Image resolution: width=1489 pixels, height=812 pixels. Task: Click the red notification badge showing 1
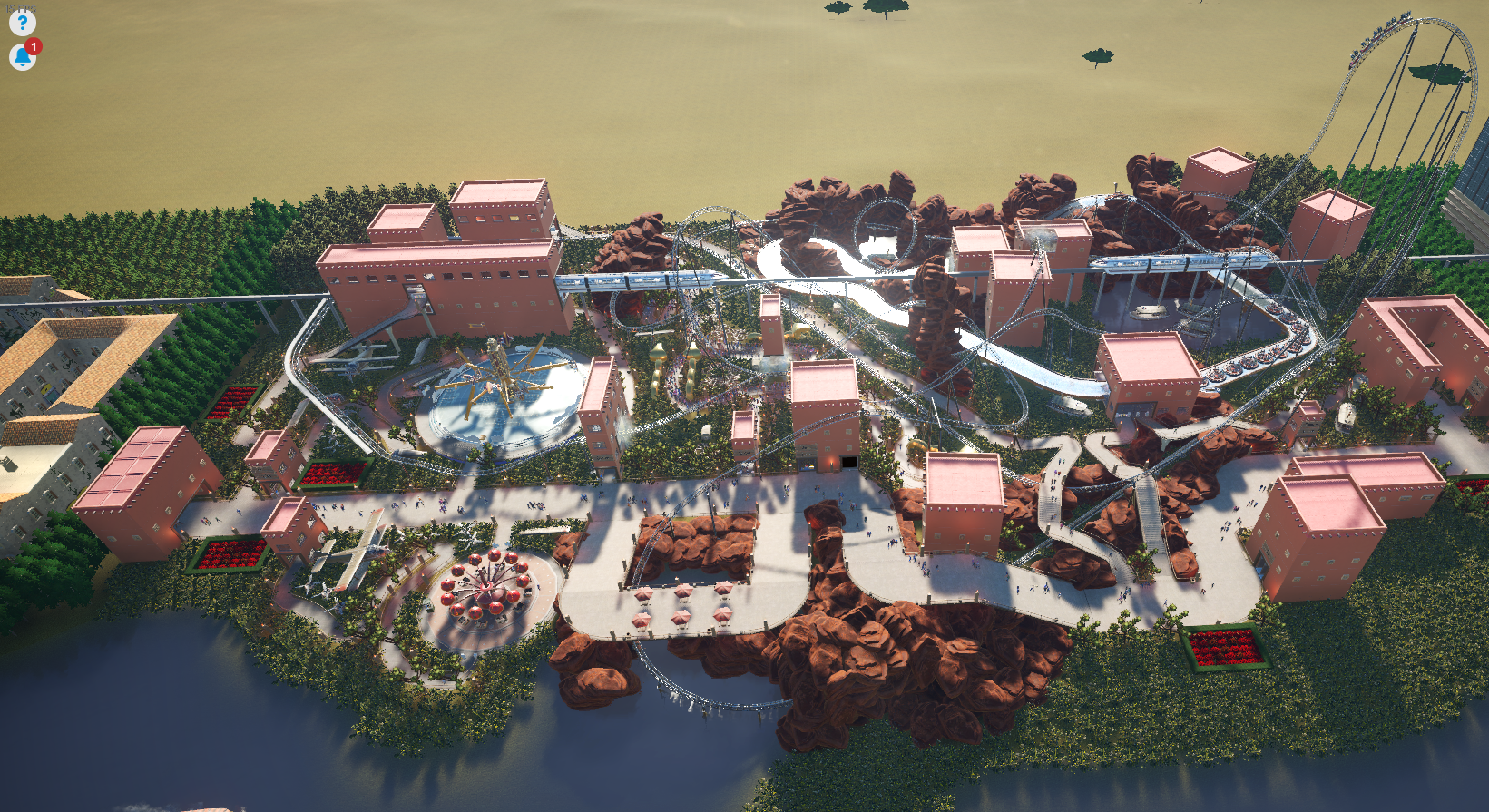[x=33, y=46]
